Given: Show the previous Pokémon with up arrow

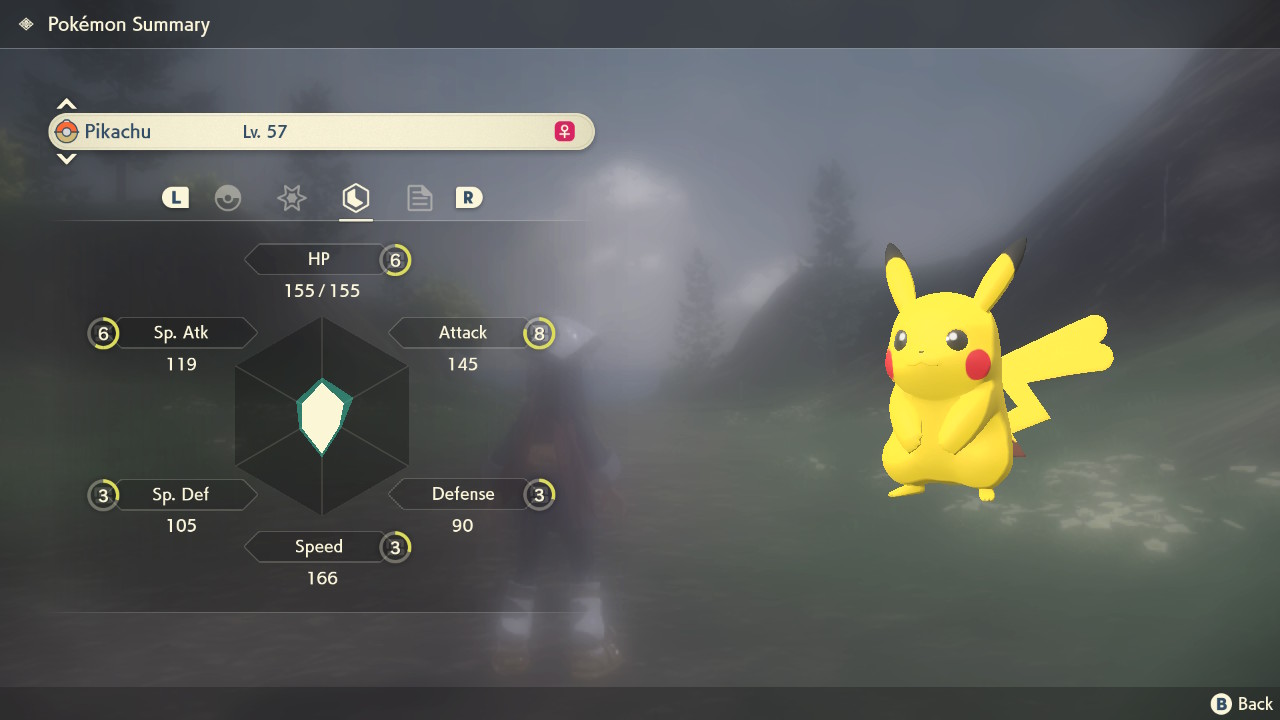Looking at the screenshot, I should [x=66, y=104].
